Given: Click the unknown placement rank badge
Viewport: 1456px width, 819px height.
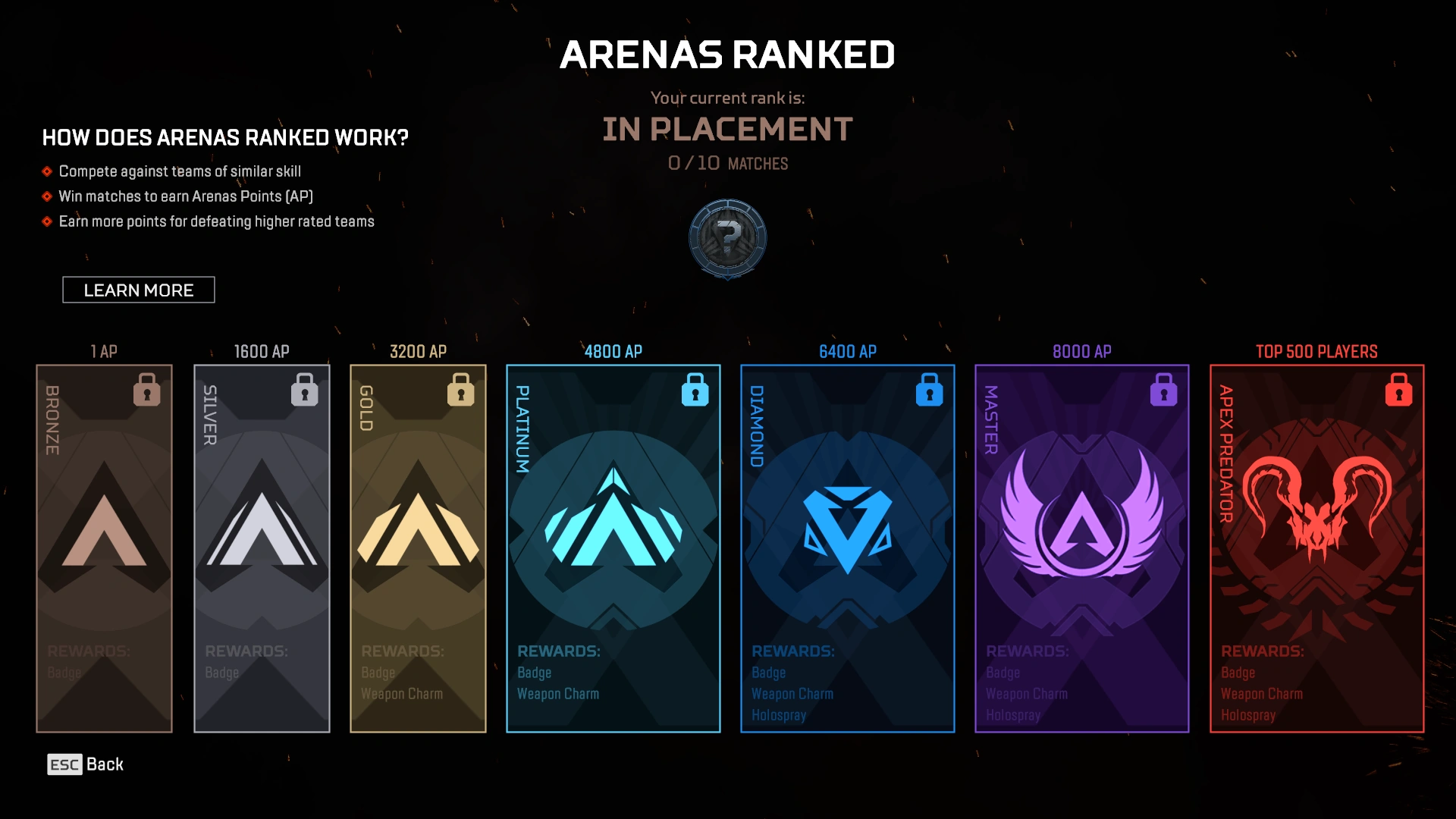Looking at the screenshot, I should click(727, 238).
